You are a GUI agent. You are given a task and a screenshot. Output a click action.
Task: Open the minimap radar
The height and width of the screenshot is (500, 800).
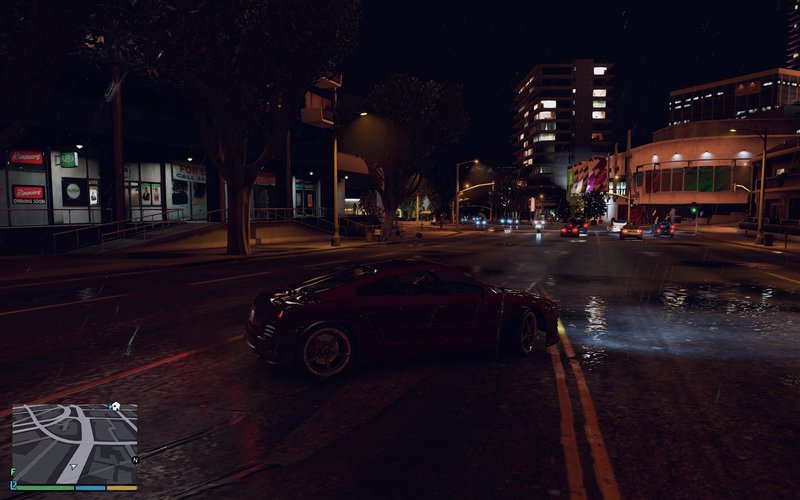pos(75,444)
